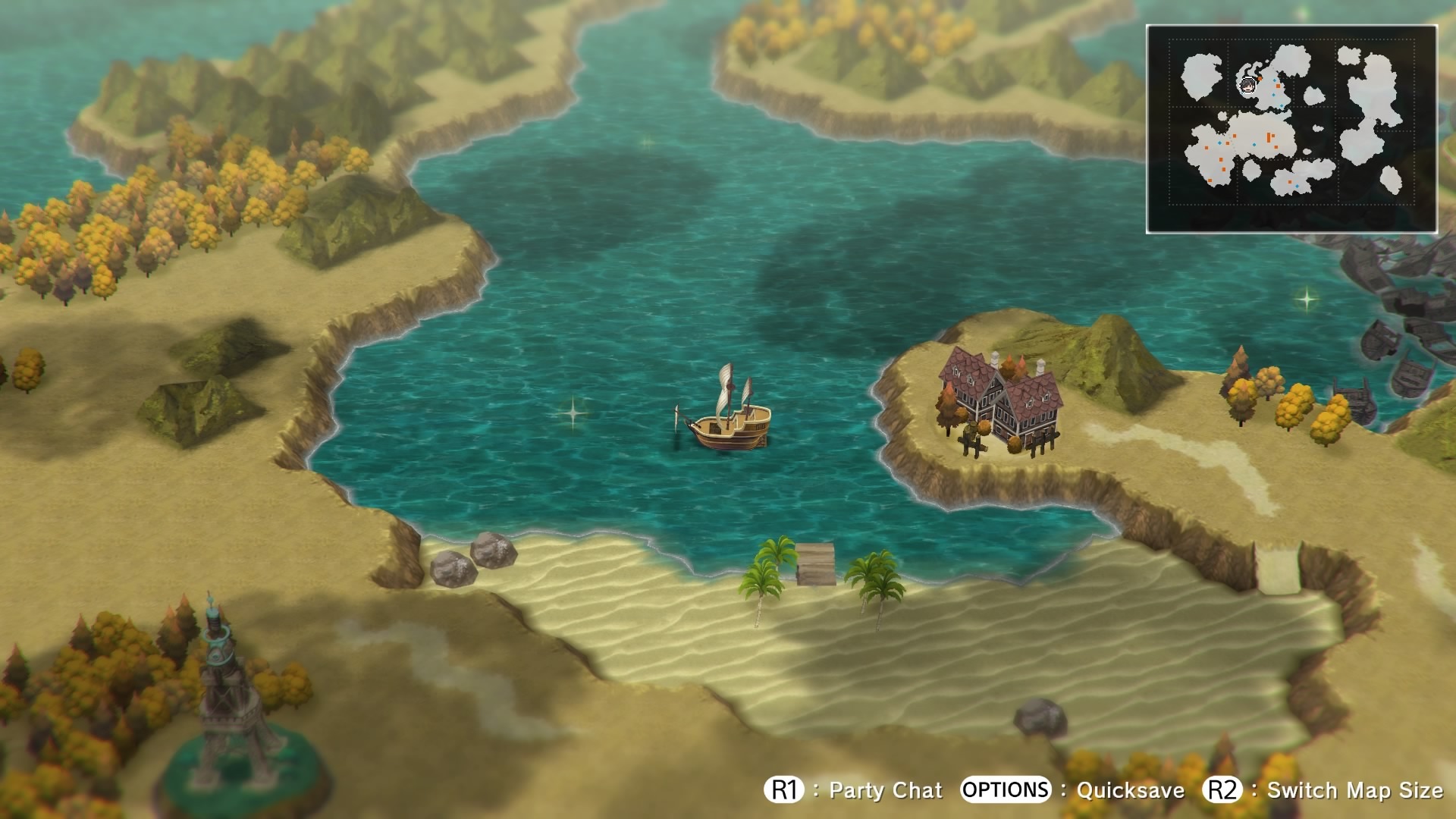Select the player position marker on minimap
Screen dimensions: 1456x819
pos(1247,85)
